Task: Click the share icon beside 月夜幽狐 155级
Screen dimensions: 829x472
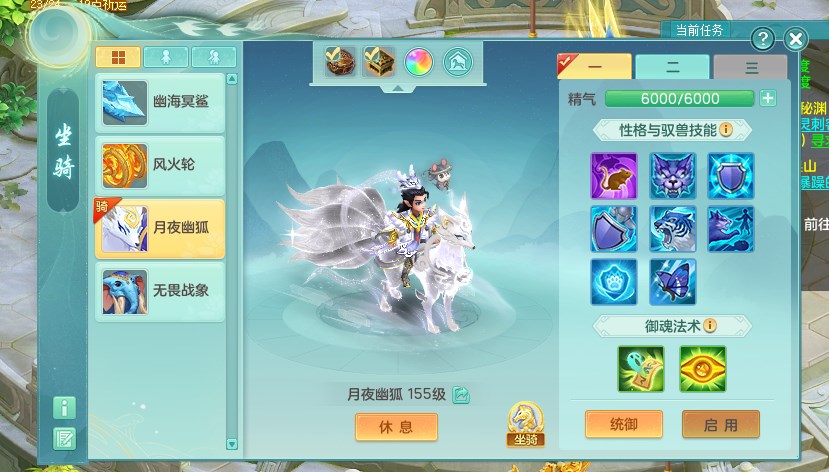Action: (461, 395)
